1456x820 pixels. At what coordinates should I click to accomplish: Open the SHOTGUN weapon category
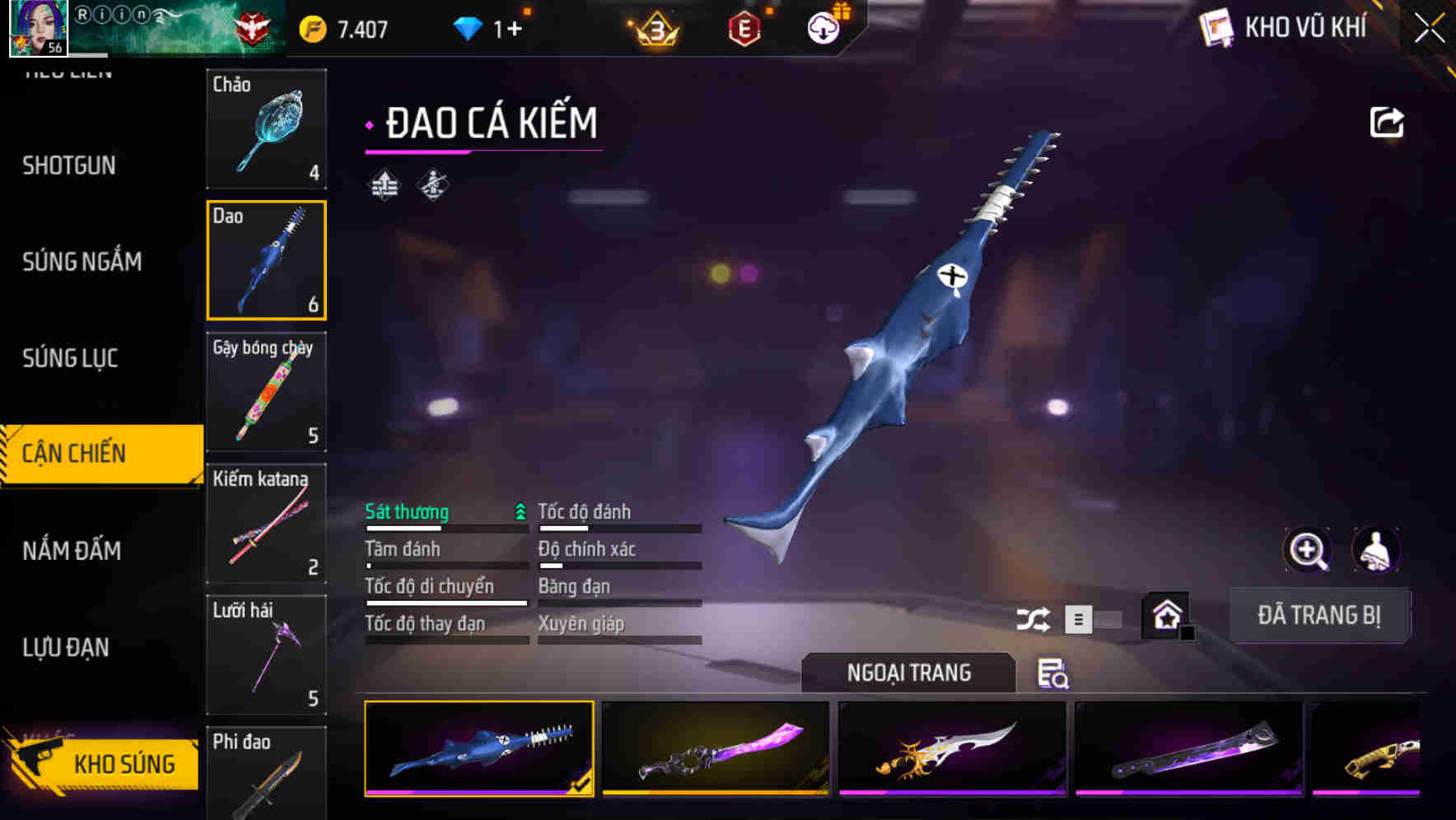[68, 165]
